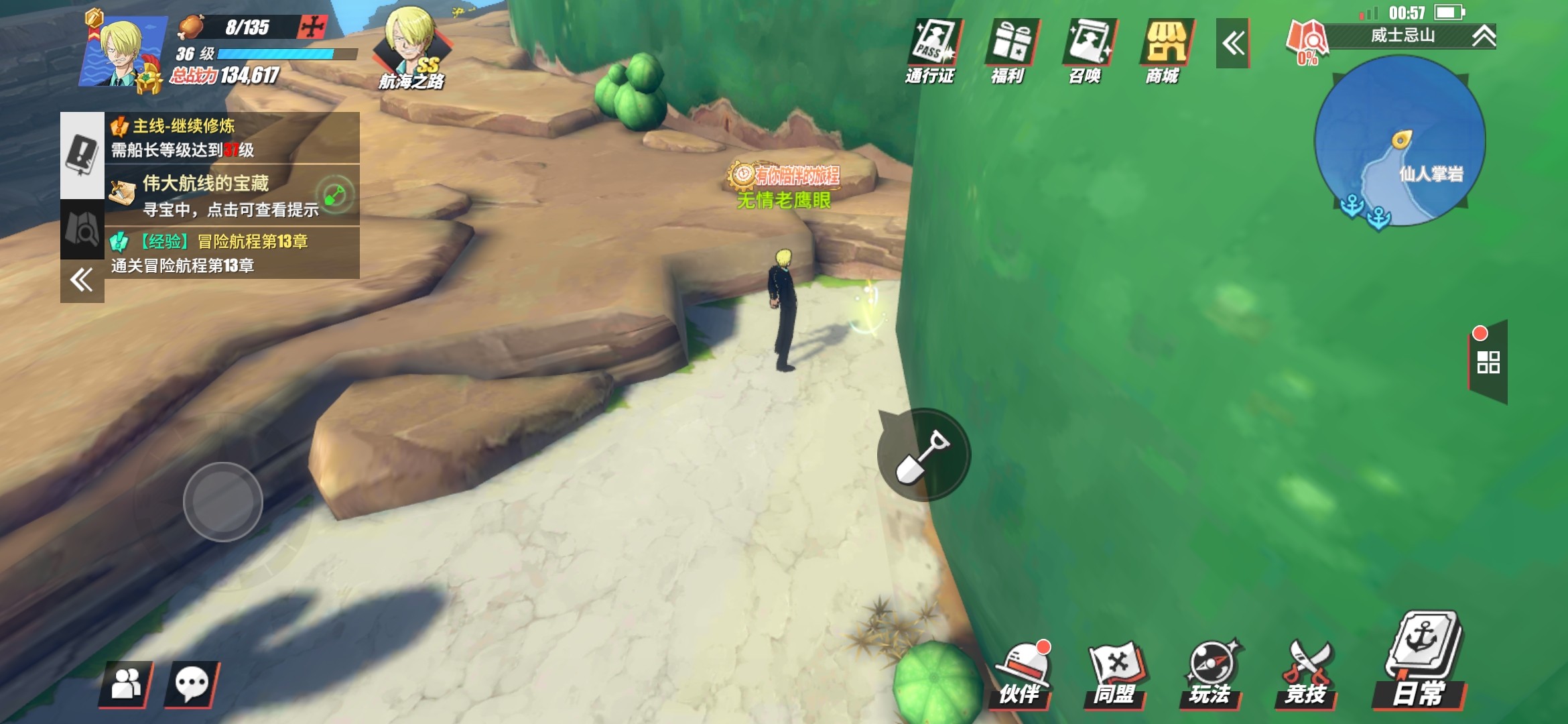Open the 通行证 pass menu
This screenshot has height=724, width=1568.
931,51
